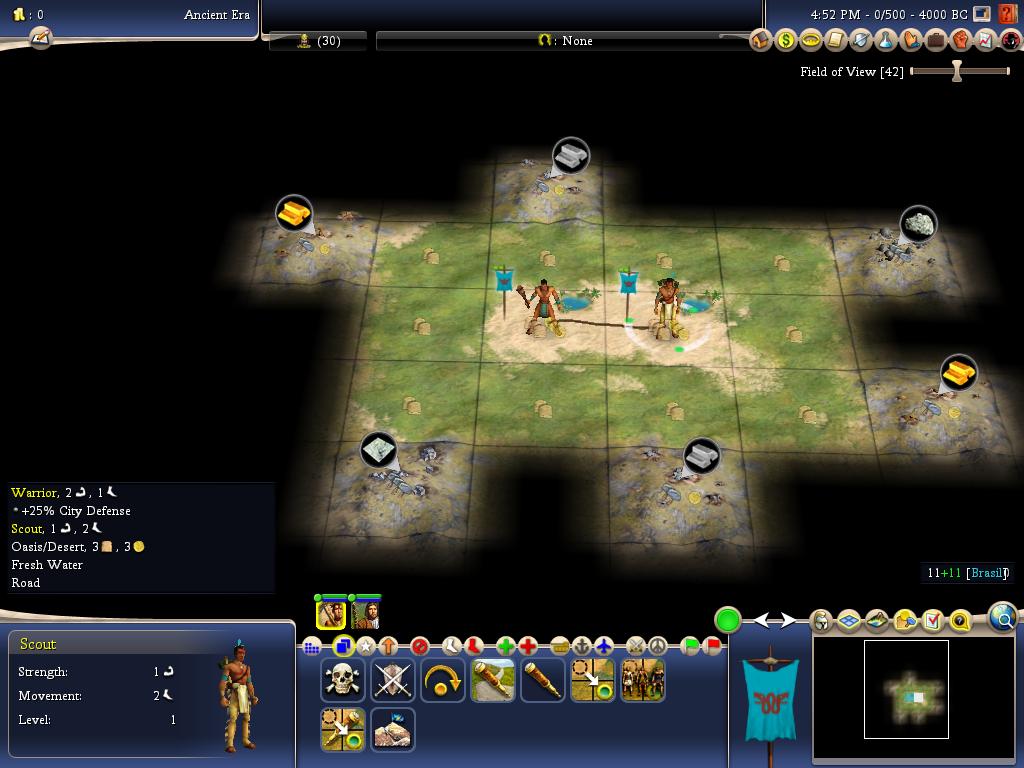This screenshot has height=768, width=1024.
Task: Open the briefcase advisor button
Action: 935,40
